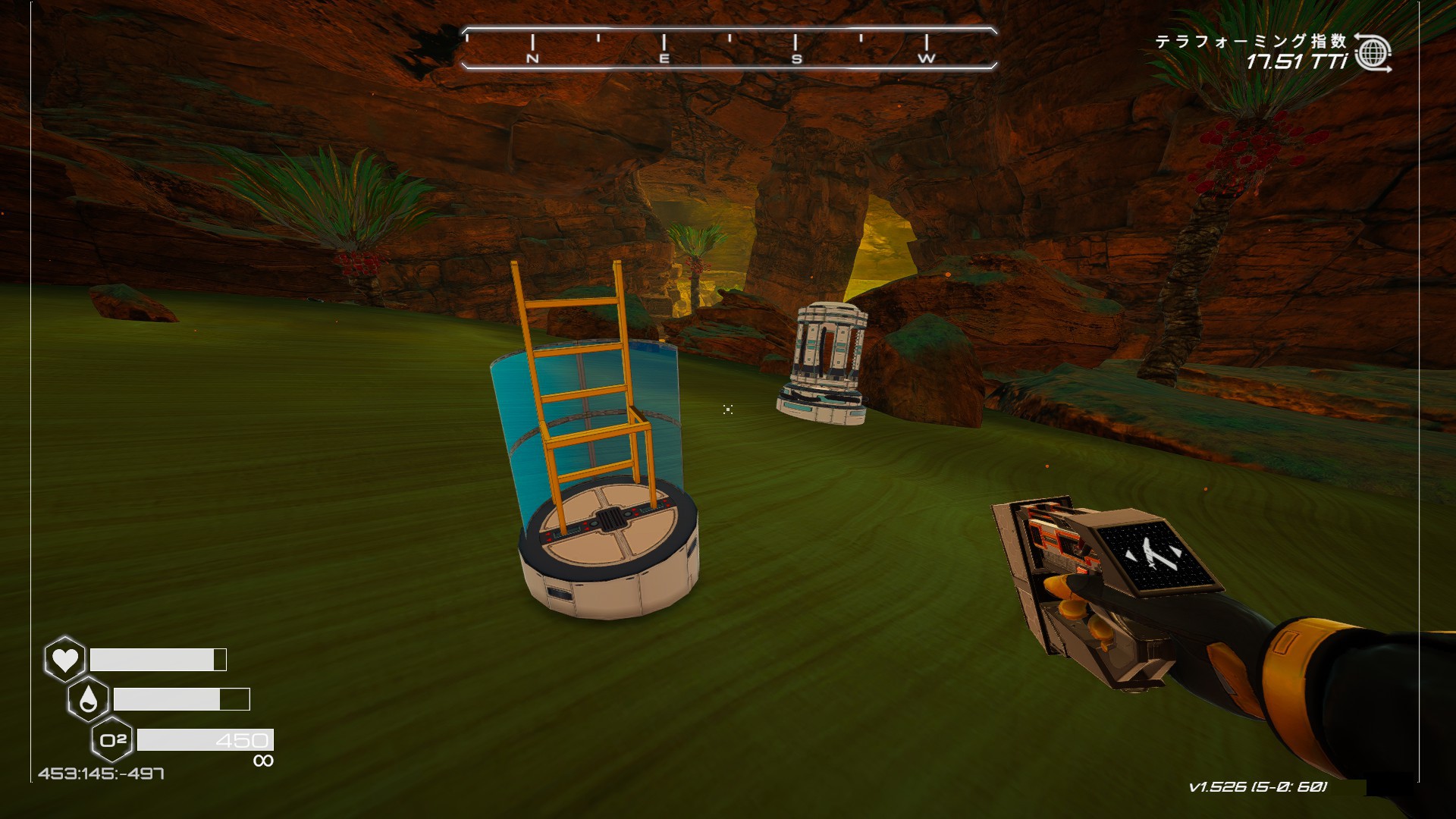
Task: Click the compass bar heading strip
Action: coord(729,49)
